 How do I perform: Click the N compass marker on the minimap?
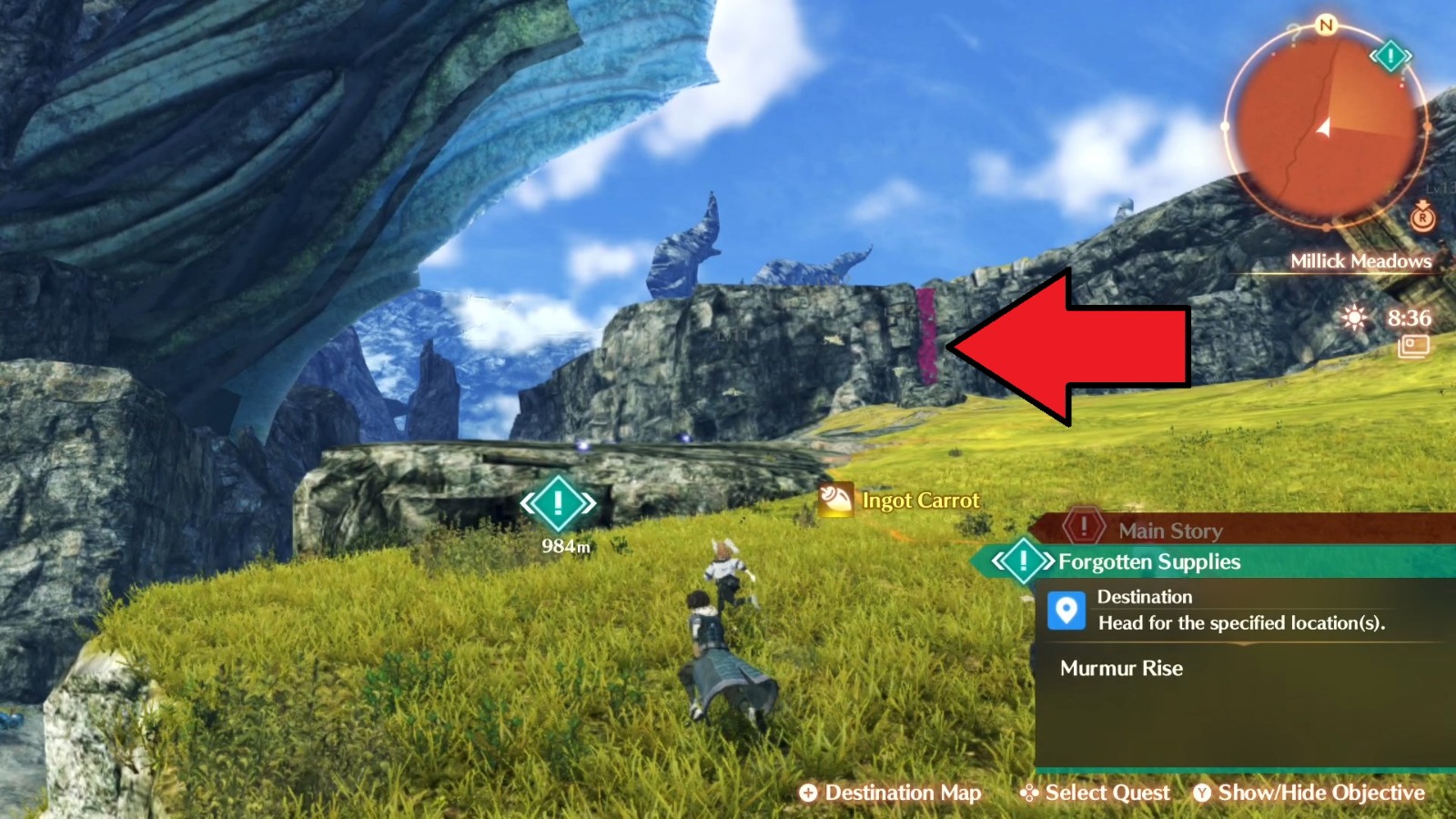[1324, 27]
